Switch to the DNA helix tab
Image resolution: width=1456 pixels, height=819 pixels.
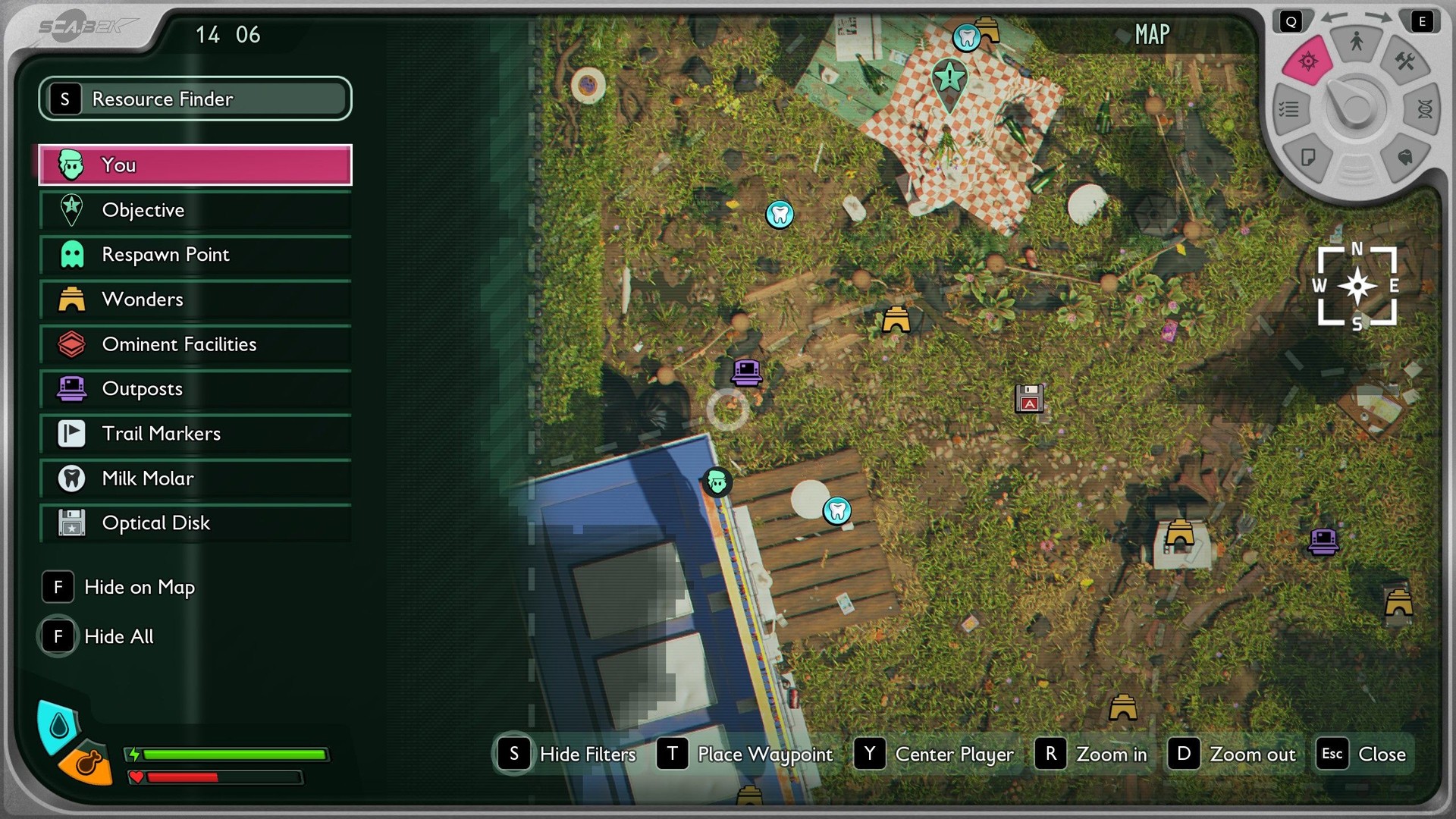click(1423, 110)
